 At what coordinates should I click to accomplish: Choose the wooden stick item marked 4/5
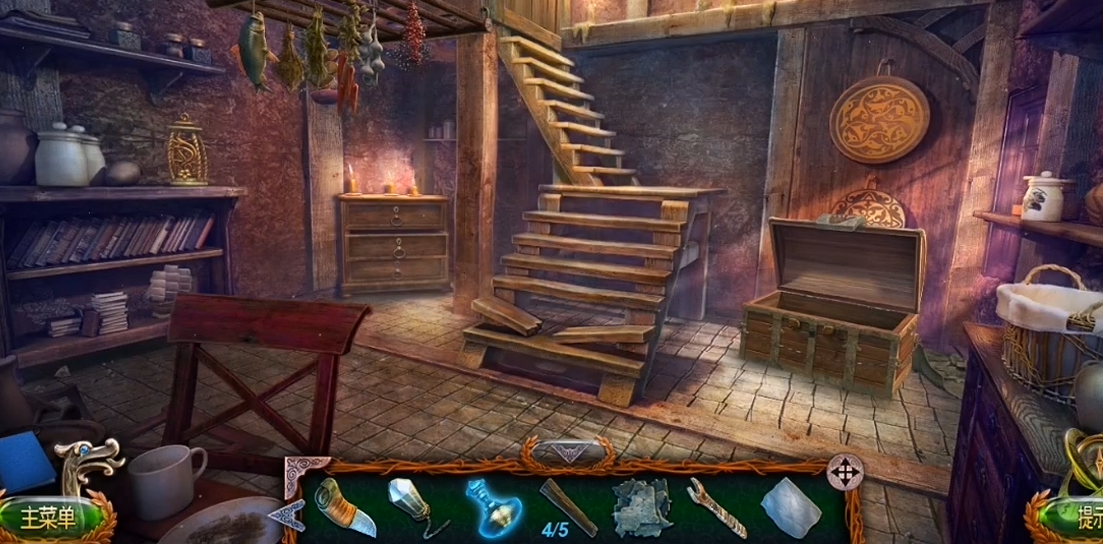pyautogui.click(x=568, y=506)
